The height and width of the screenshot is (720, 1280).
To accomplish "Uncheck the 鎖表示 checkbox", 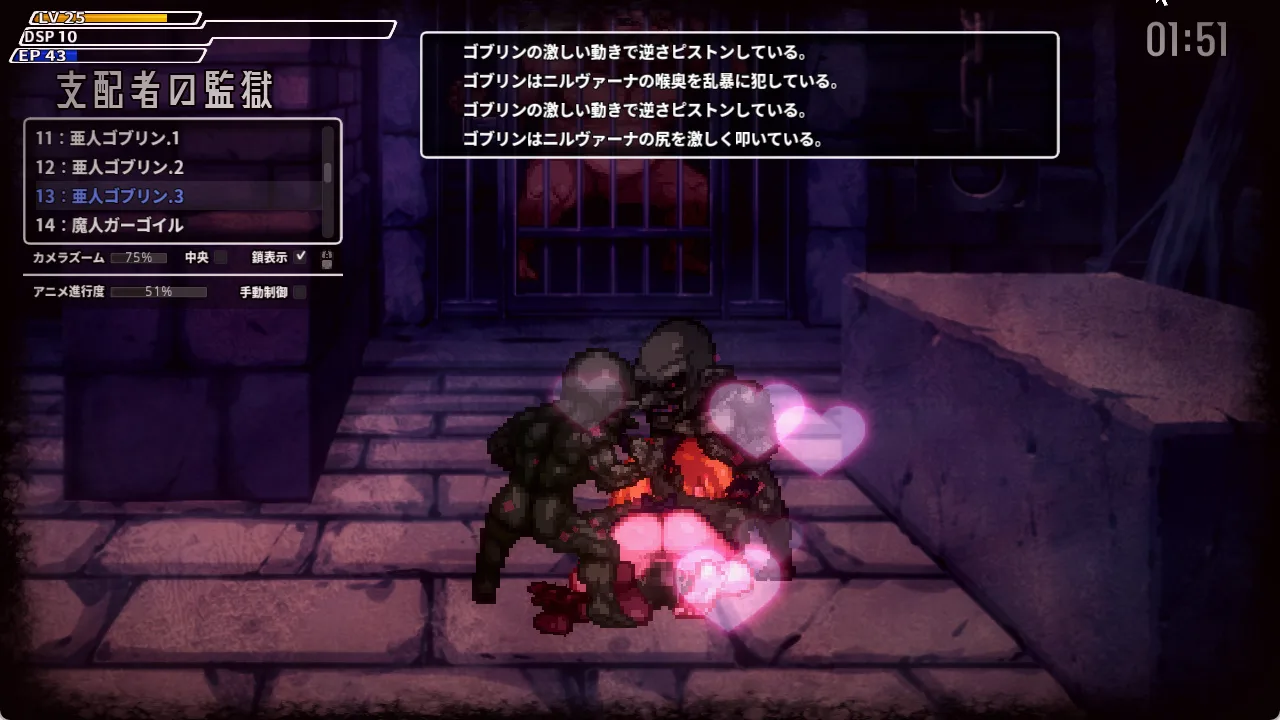I will (x=301, y=257).
